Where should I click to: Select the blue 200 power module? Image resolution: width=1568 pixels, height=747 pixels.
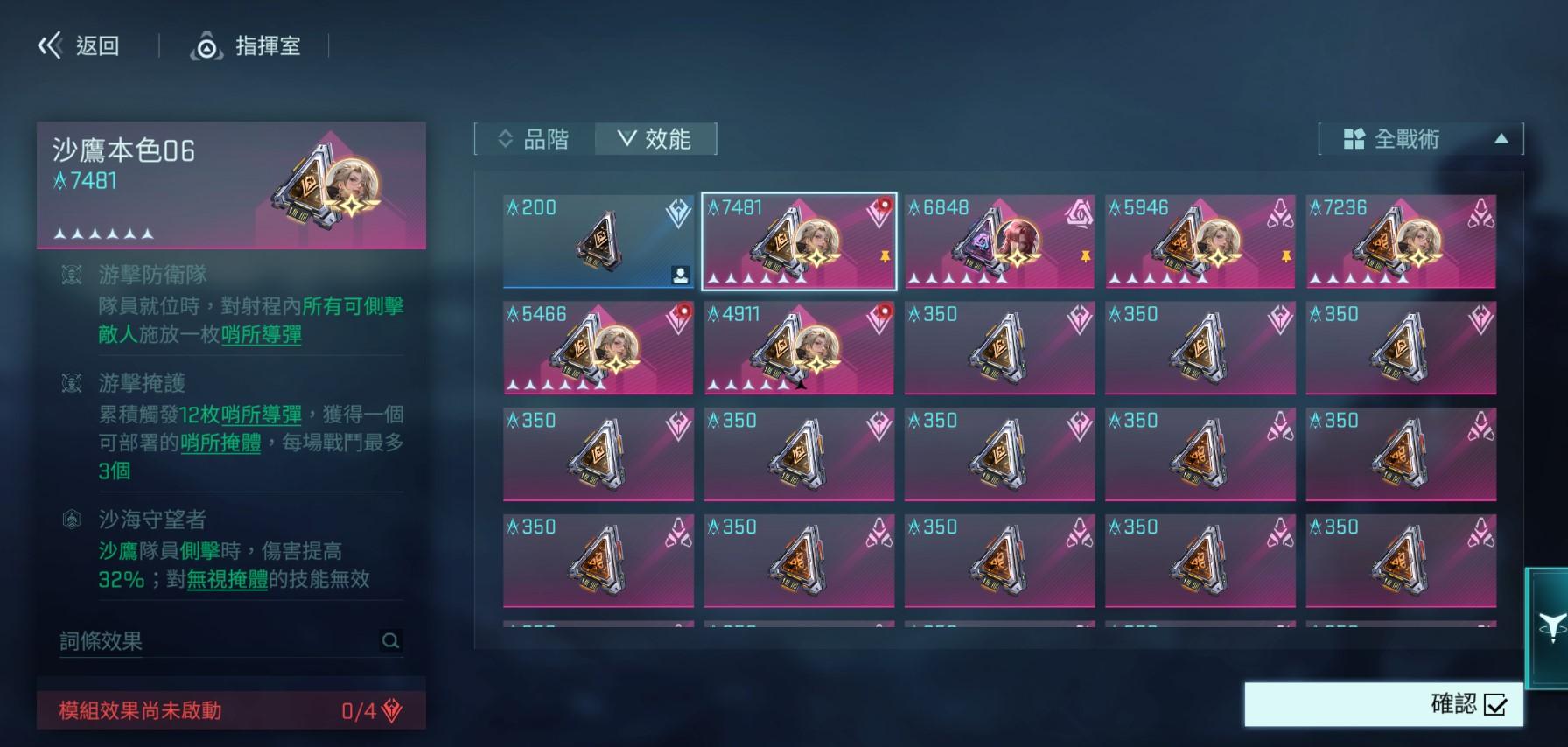point(598,241)
